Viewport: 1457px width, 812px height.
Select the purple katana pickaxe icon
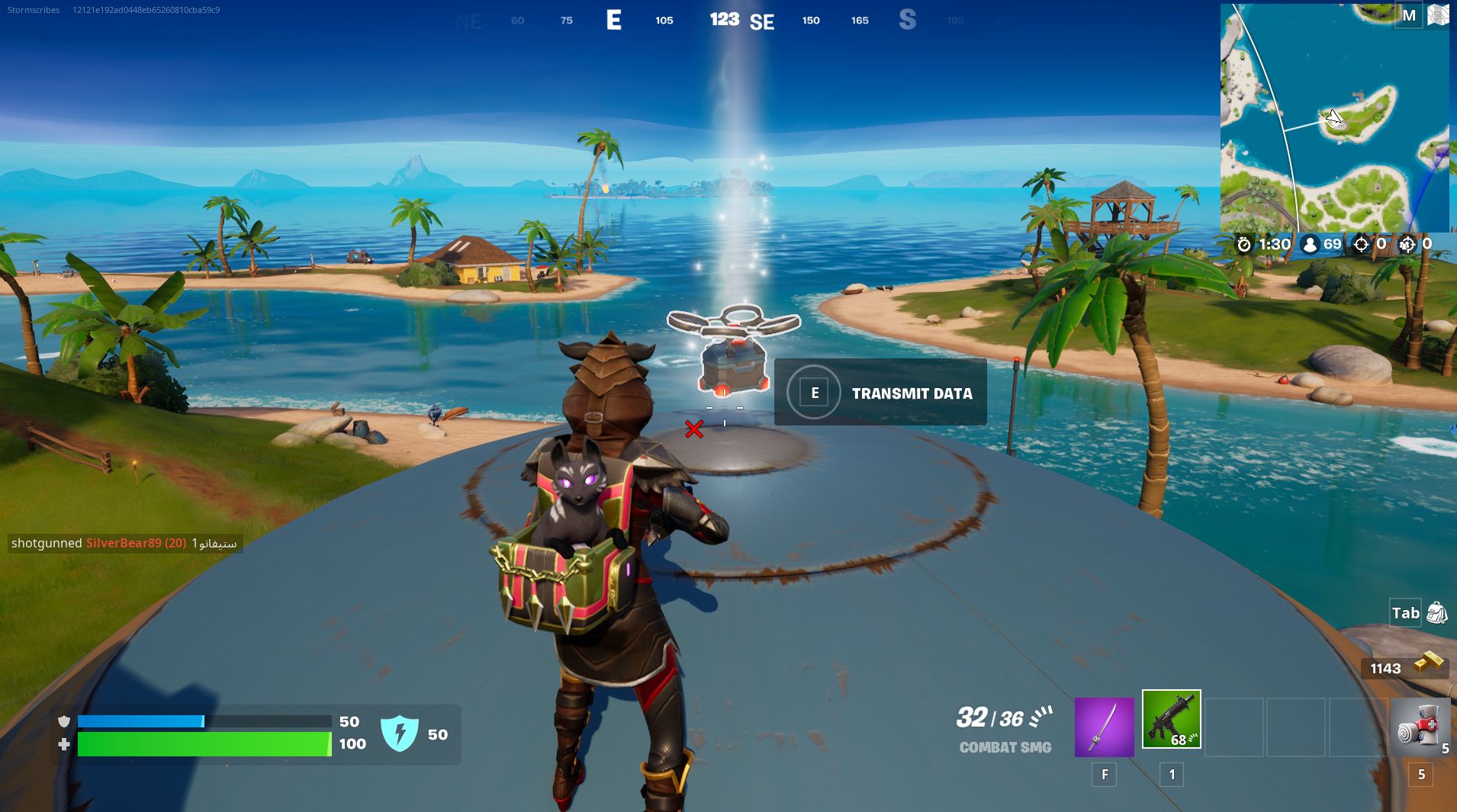1105,727
